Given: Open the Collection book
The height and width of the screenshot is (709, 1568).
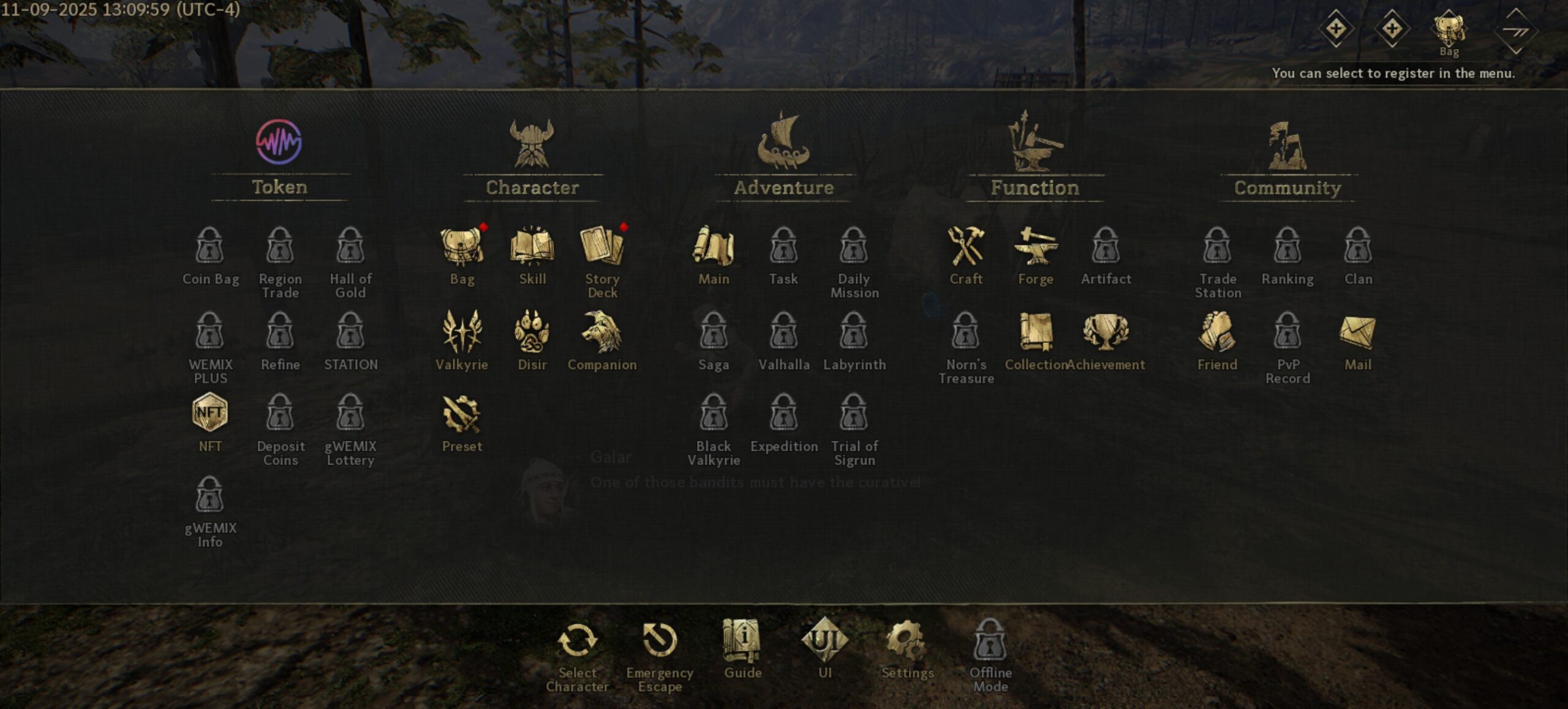Looking at the screenshot, I should [x=1036, y=333].
